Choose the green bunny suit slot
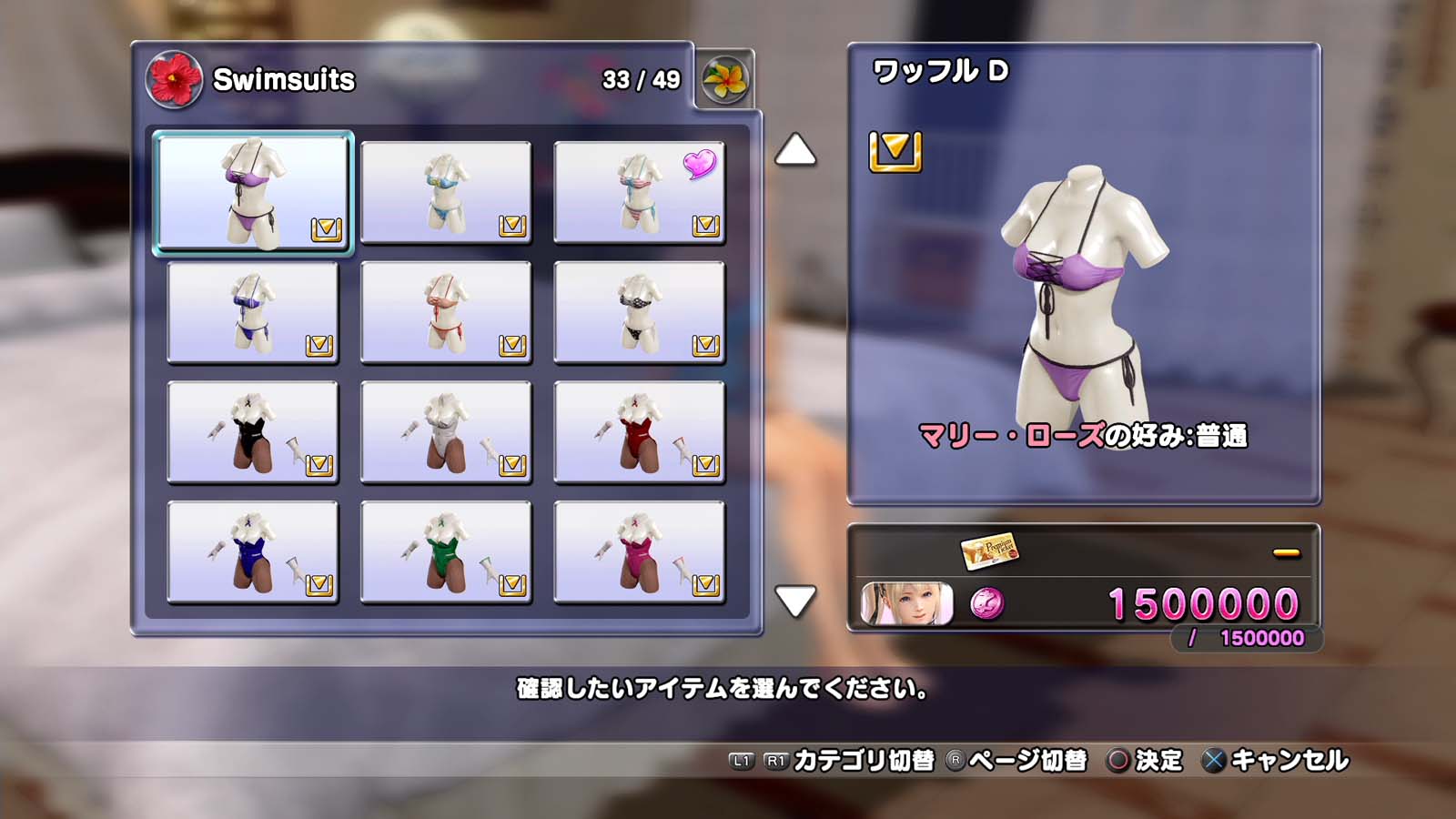 coord(446,552)
